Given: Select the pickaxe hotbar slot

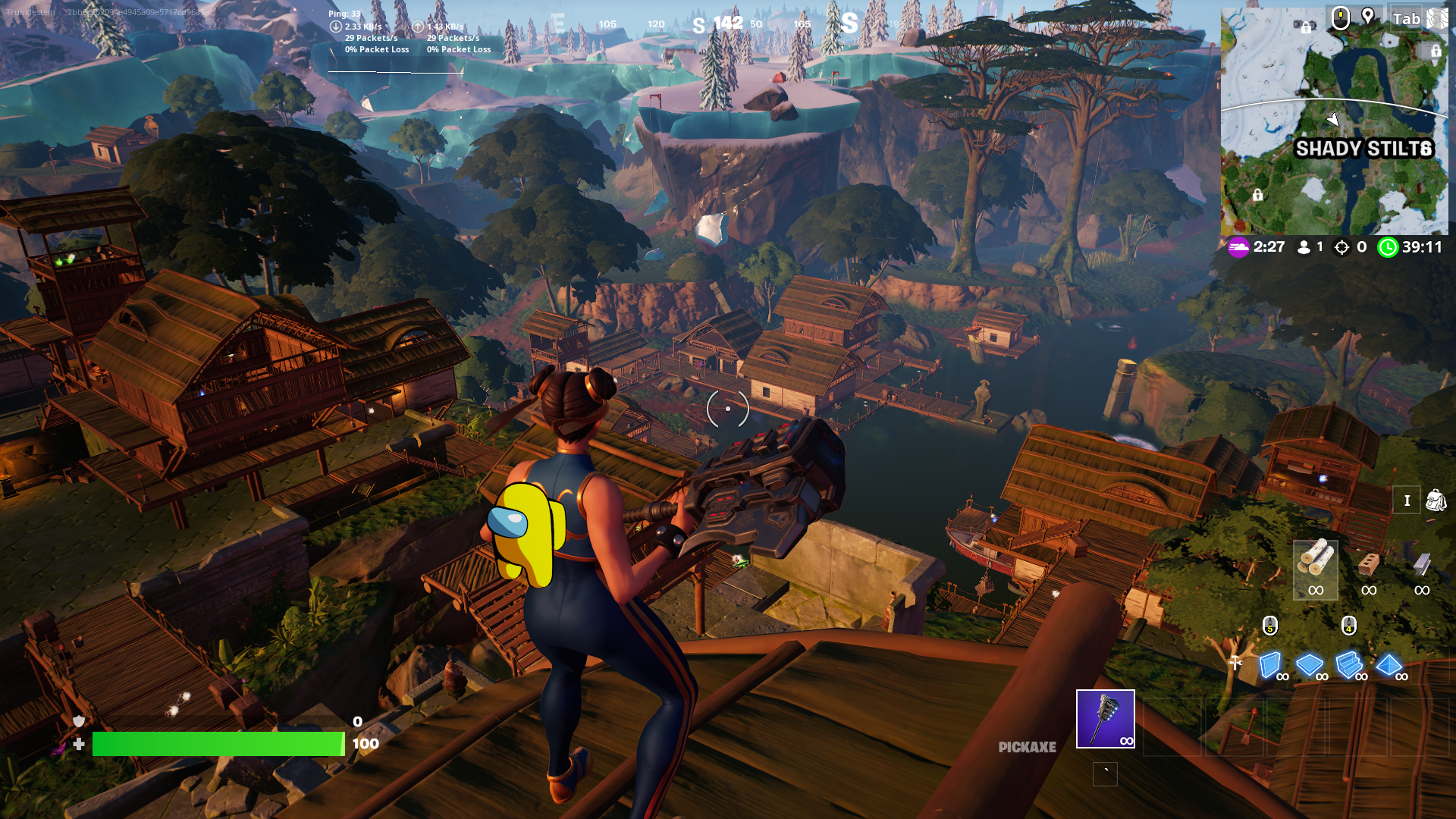Looking at the screenshot, I should pos(1105,718).
